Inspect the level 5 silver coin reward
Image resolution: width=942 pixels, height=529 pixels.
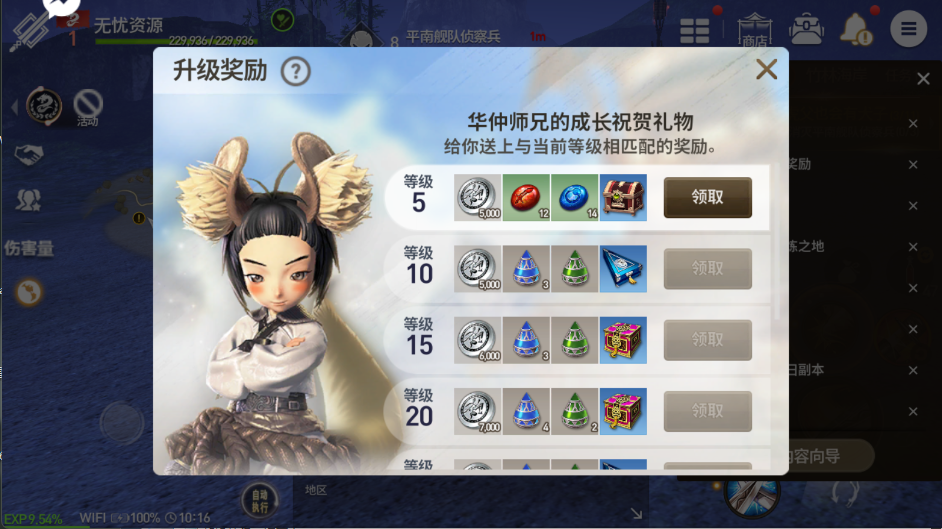click(x=477, y=197)
